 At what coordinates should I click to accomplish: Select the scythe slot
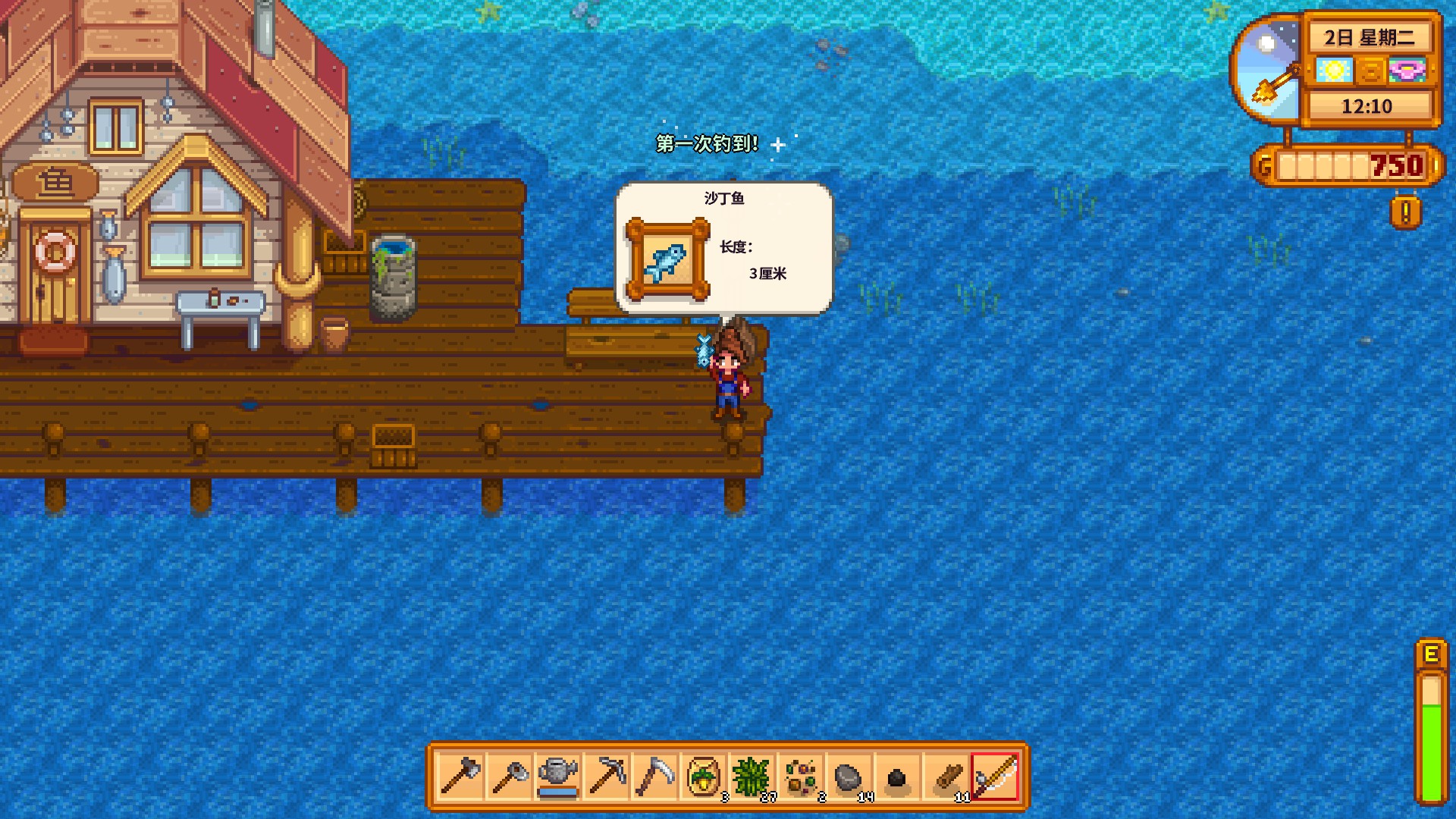click(654, 777)
